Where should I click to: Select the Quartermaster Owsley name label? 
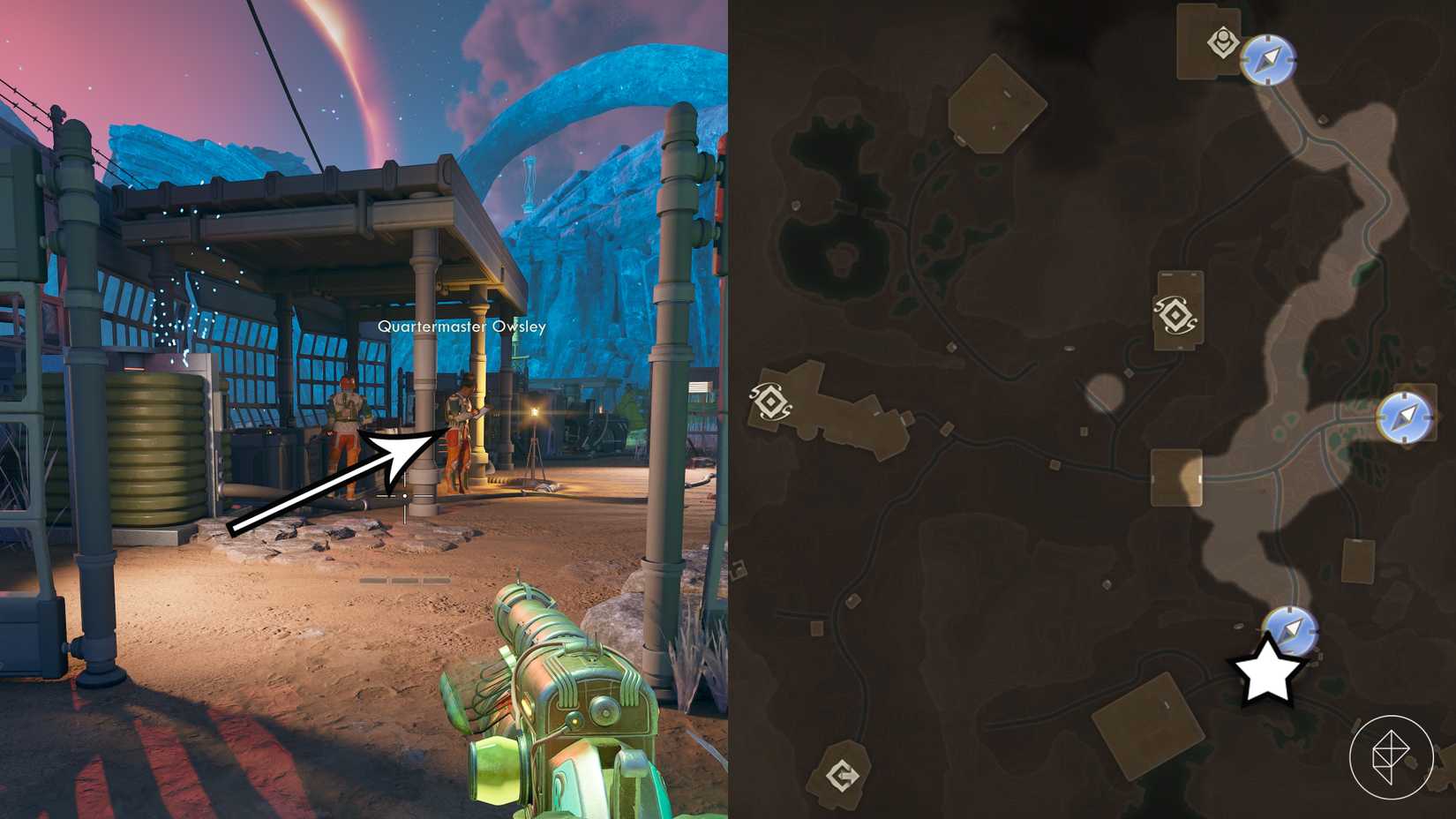(x=462, y=326)
